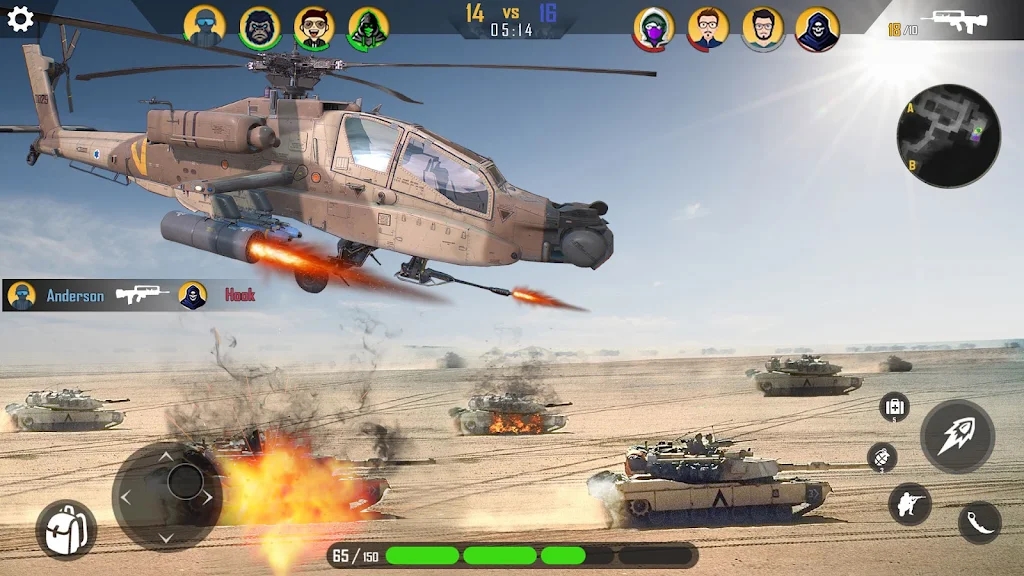Fire the rocket attack button

(957, 436)
